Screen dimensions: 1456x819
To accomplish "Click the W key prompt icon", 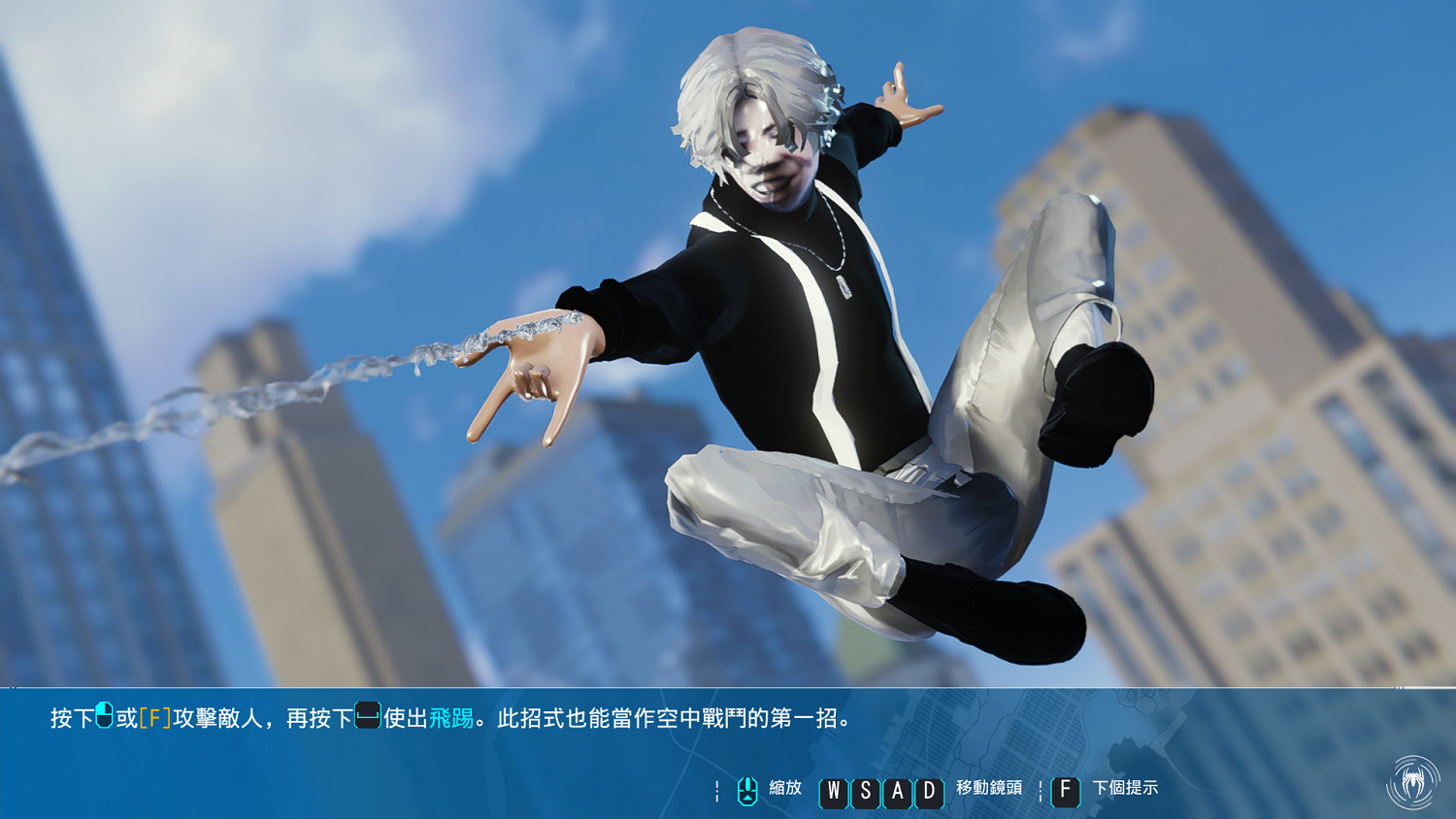I will 832,793.
